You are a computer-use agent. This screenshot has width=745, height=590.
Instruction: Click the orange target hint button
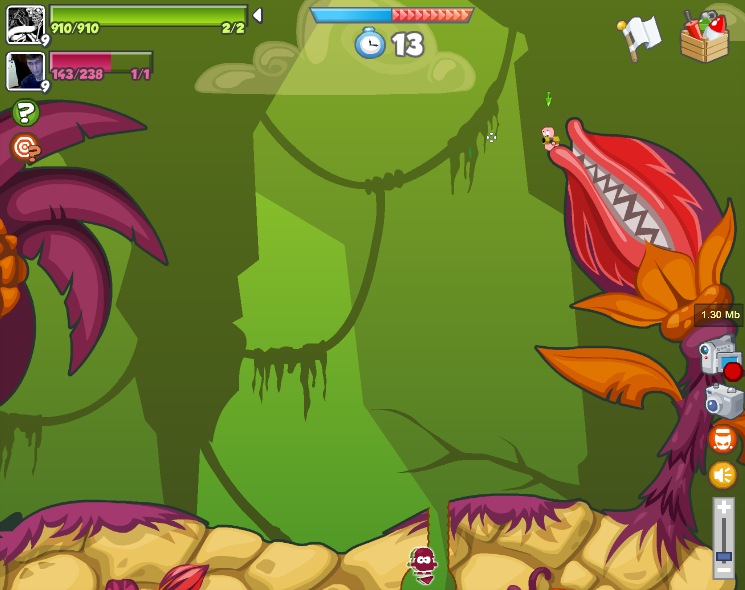click(25, 148)
